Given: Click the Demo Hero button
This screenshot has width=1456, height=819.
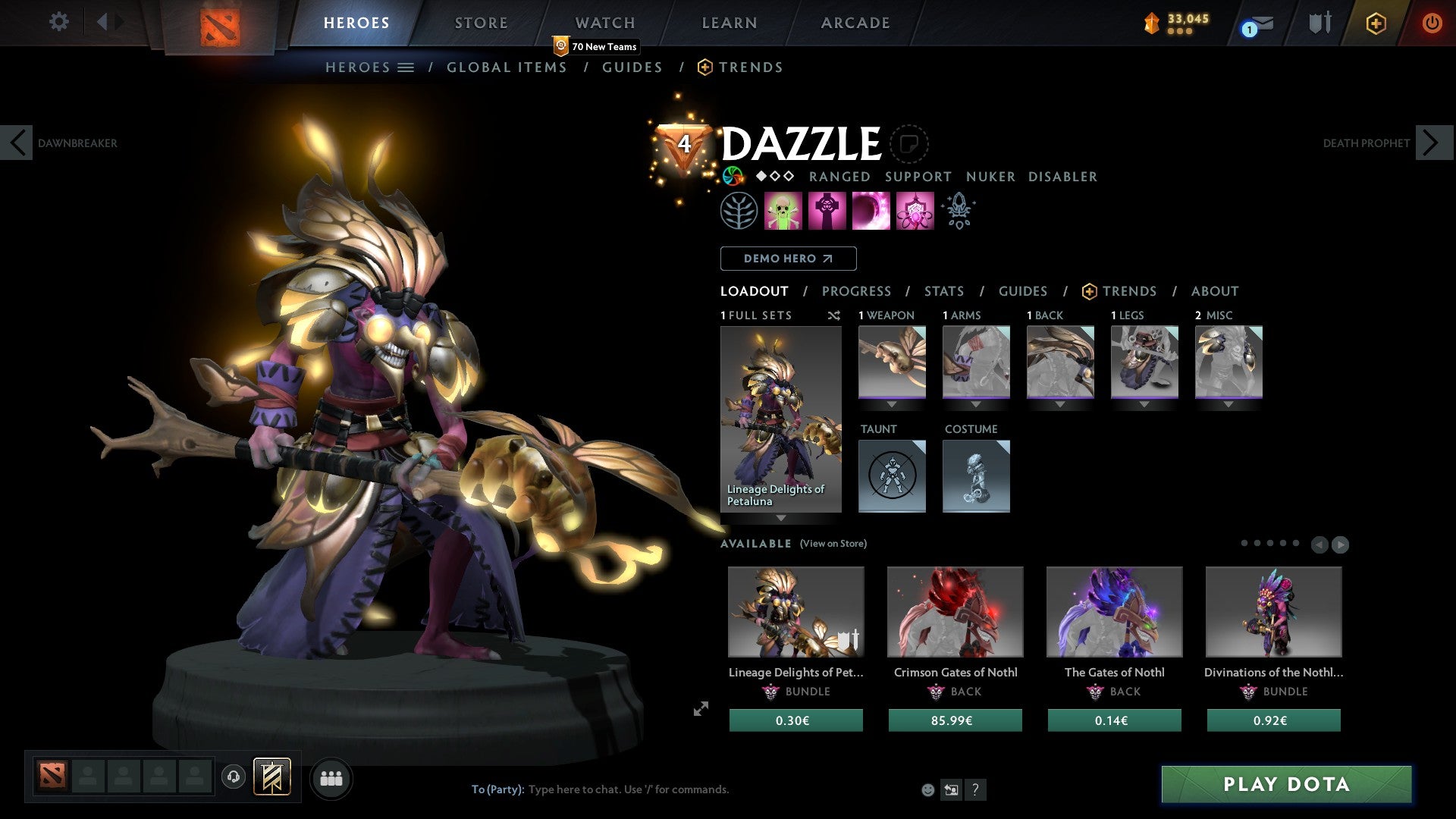Looking at the screenshot, I should 788,258.
